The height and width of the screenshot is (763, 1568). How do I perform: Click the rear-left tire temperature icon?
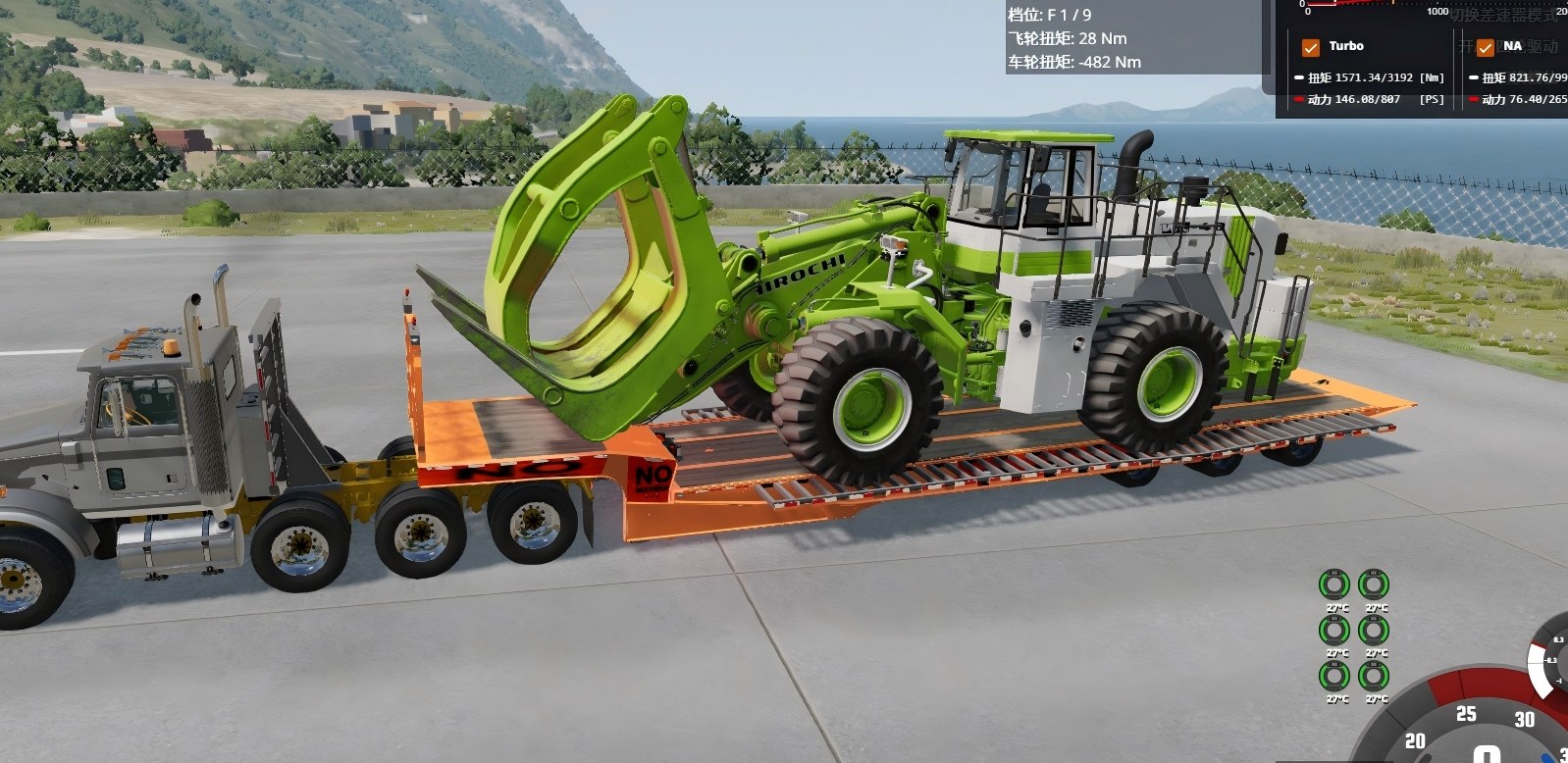coord(1334,675)
